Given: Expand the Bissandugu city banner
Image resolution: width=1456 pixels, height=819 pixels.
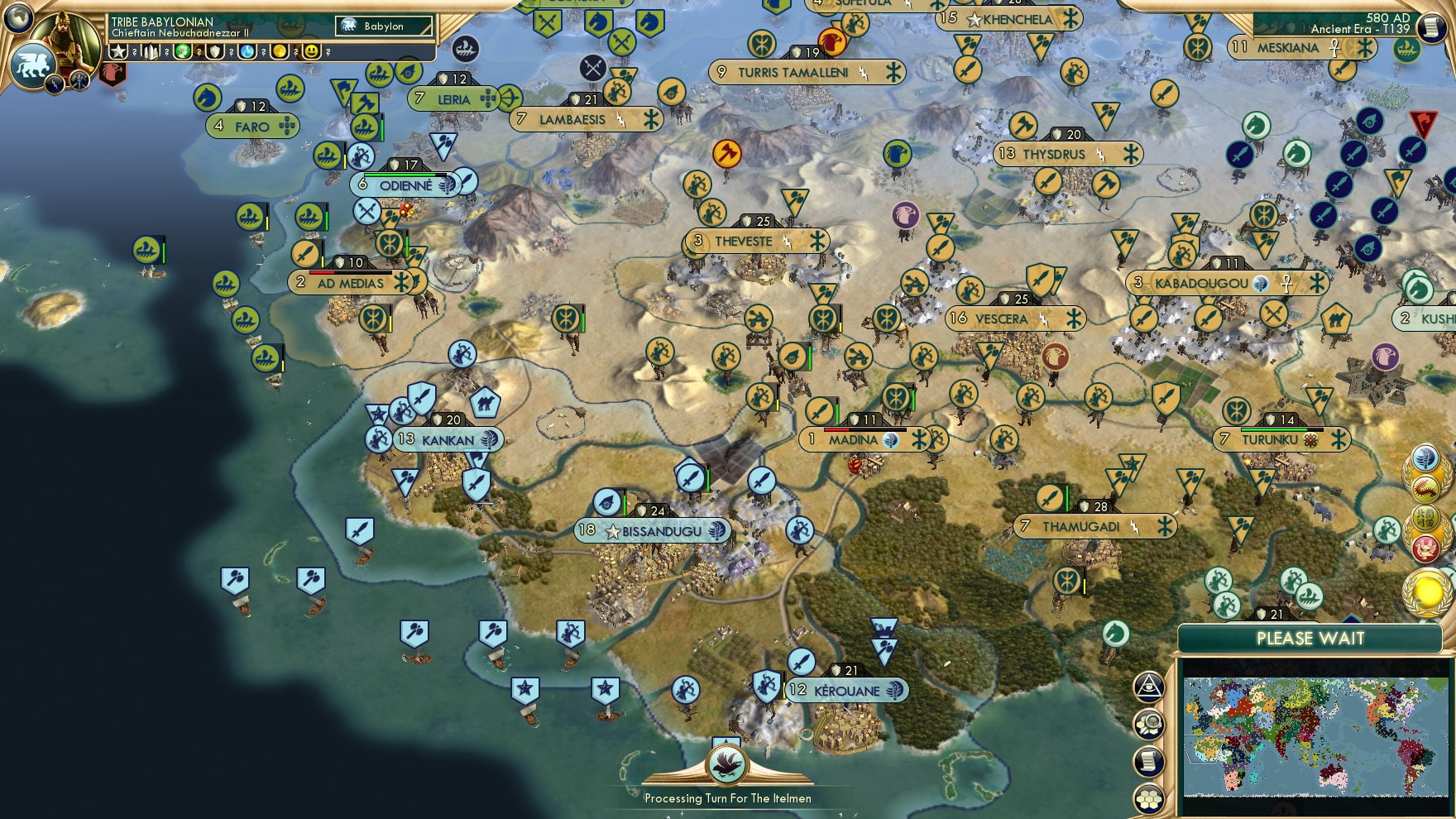Looking at the screenshot, I should click(x=654, y=532).
